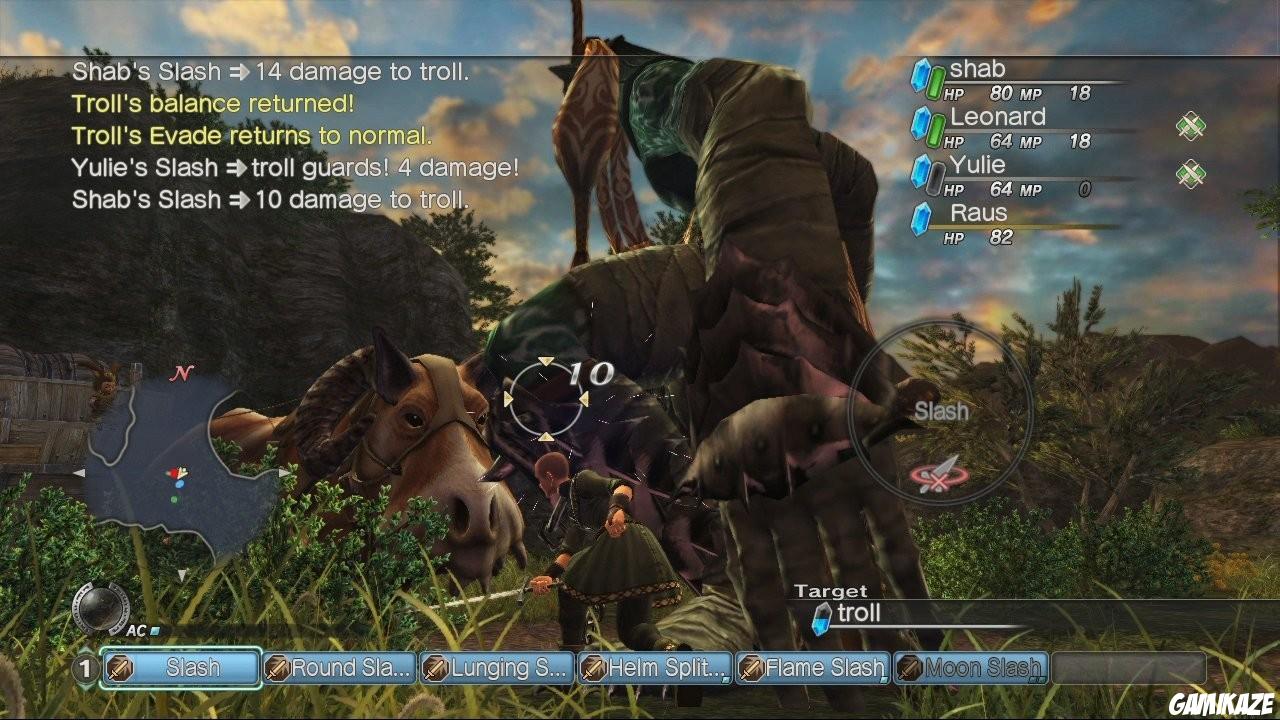Click the circular Slash action gauge
Image resolution: width=1280 pixels, height=720 pixels.
[940, 412]
